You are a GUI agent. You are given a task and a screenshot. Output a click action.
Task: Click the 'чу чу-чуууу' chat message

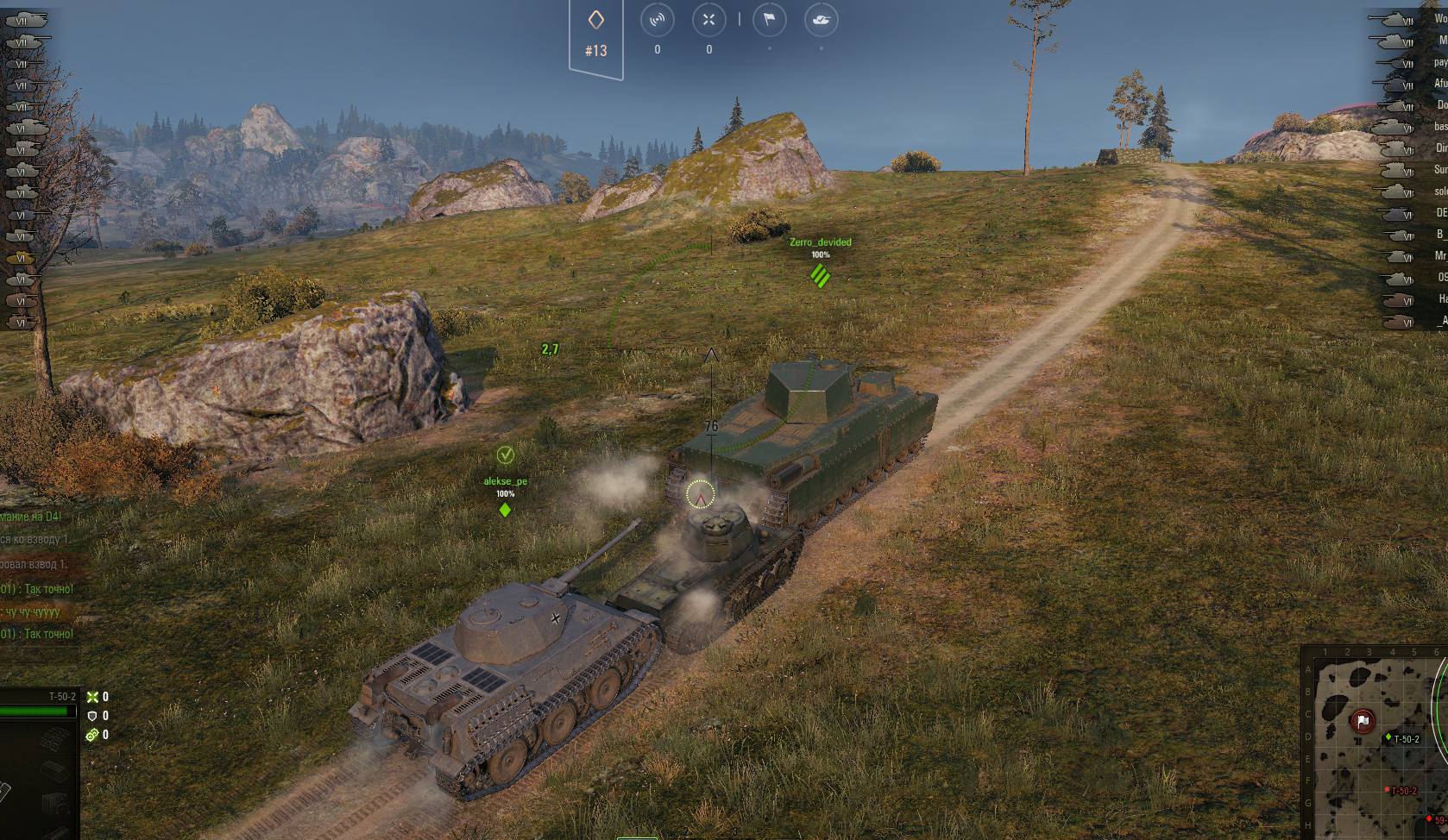point(33,611)
